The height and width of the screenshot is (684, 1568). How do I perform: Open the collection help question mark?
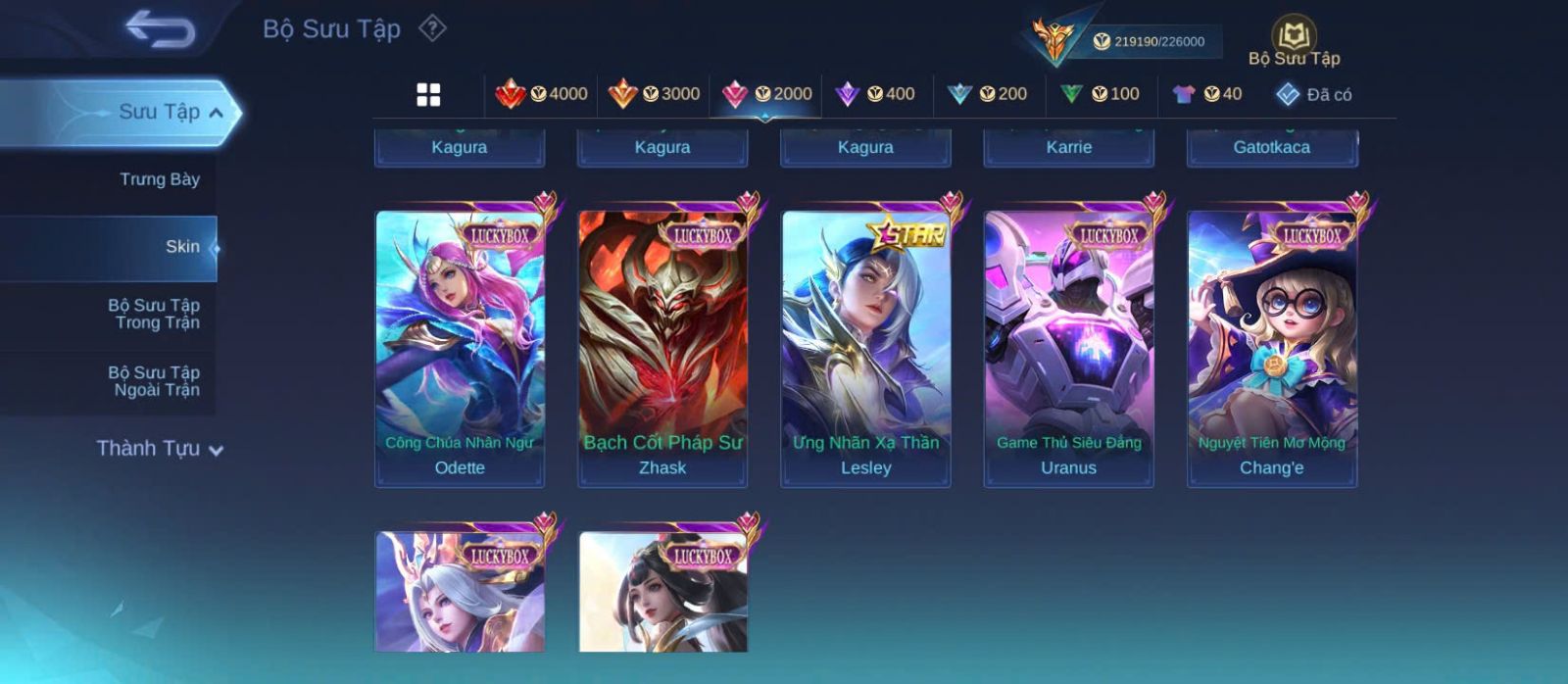[432, 28]
